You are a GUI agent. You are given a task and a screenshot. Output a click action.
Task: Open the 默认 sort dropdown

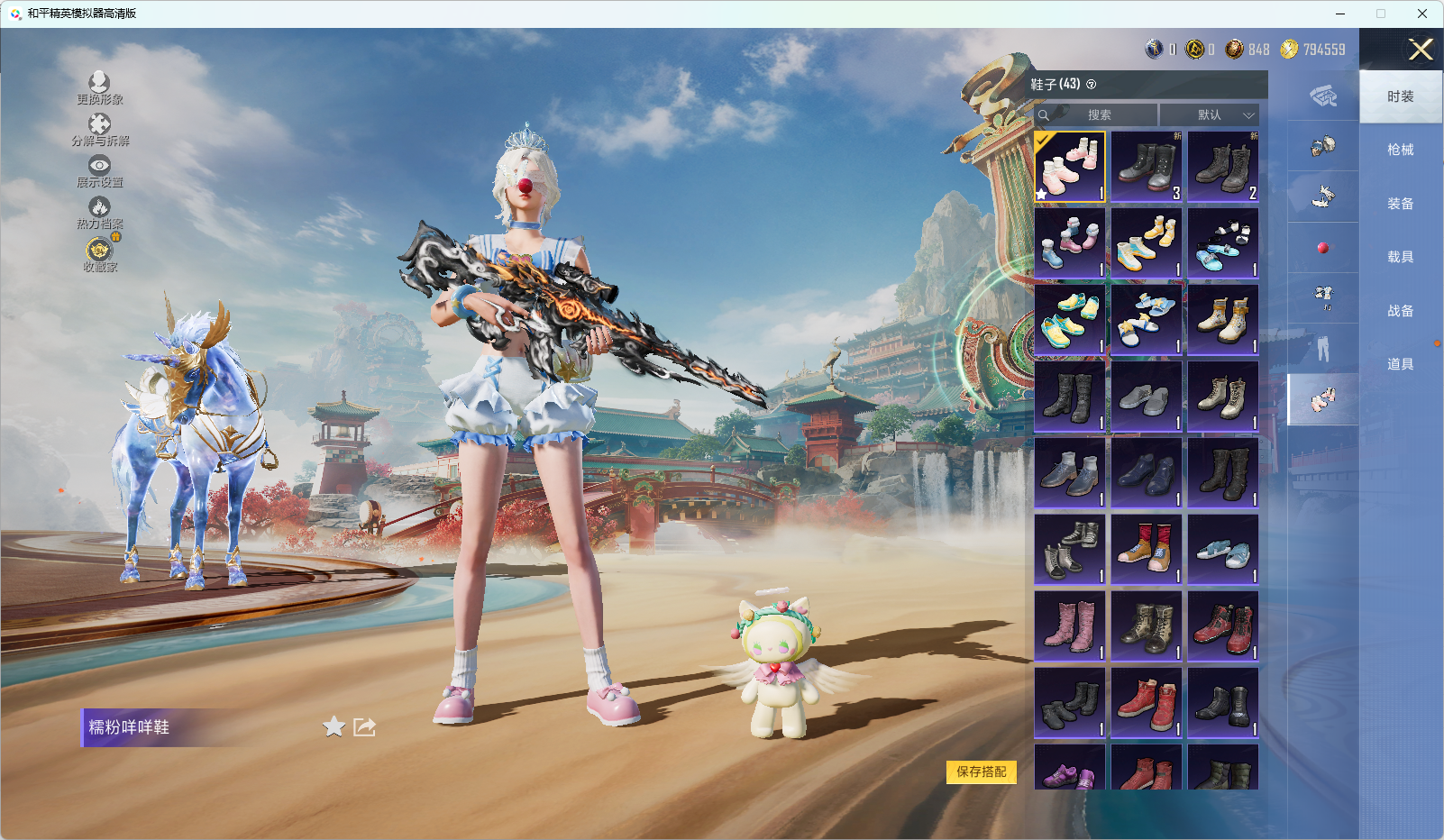tap(1209, 115)
